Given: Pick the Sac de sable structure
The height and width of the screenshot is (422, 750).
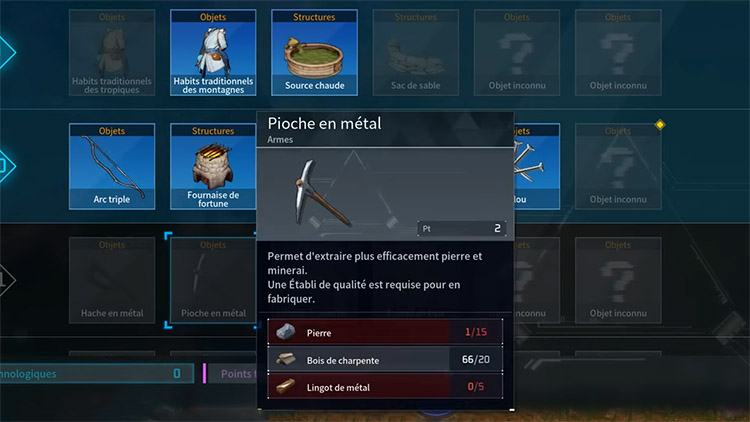Looking at the screenshot, I should [x=415, y=53].
